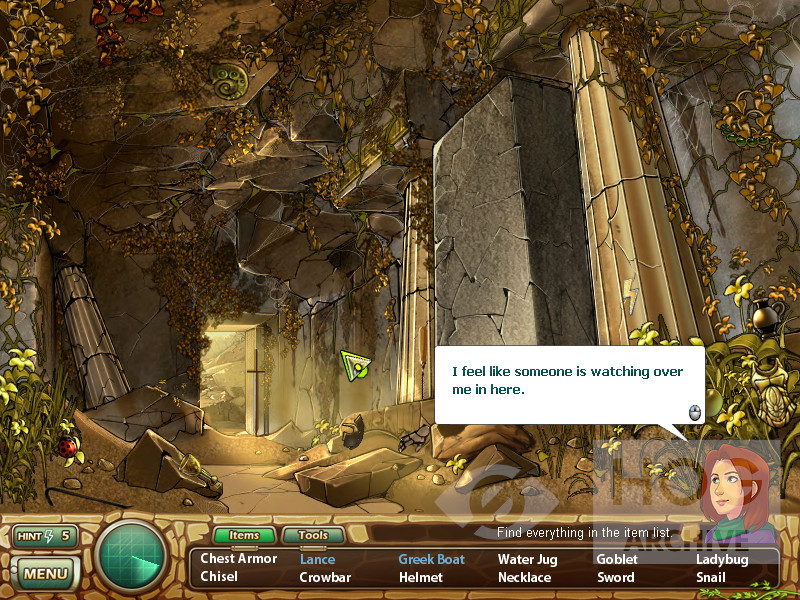Choose Lance in the item list
The height and width of the screenshot is (600, 800).
(x=317, y=559)
